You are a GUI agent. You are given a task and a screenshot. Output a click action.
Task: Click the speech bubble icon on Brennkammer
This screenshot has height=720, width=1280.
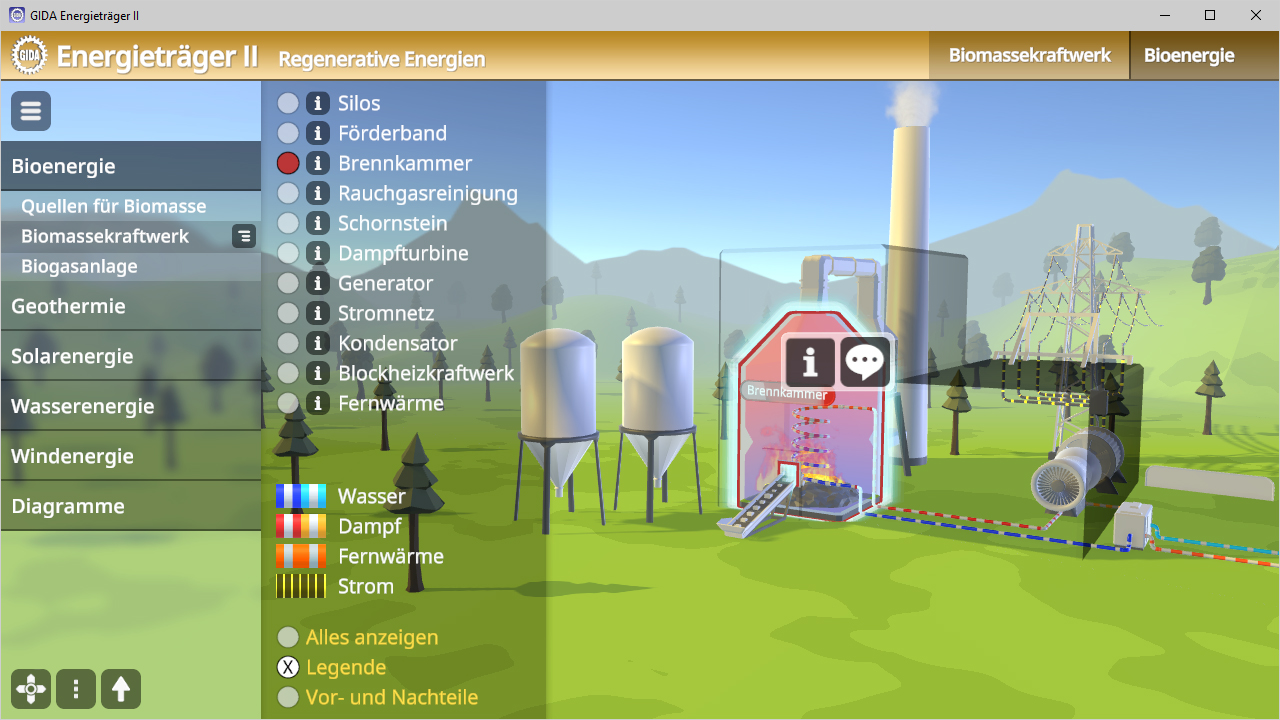[864, 362]
